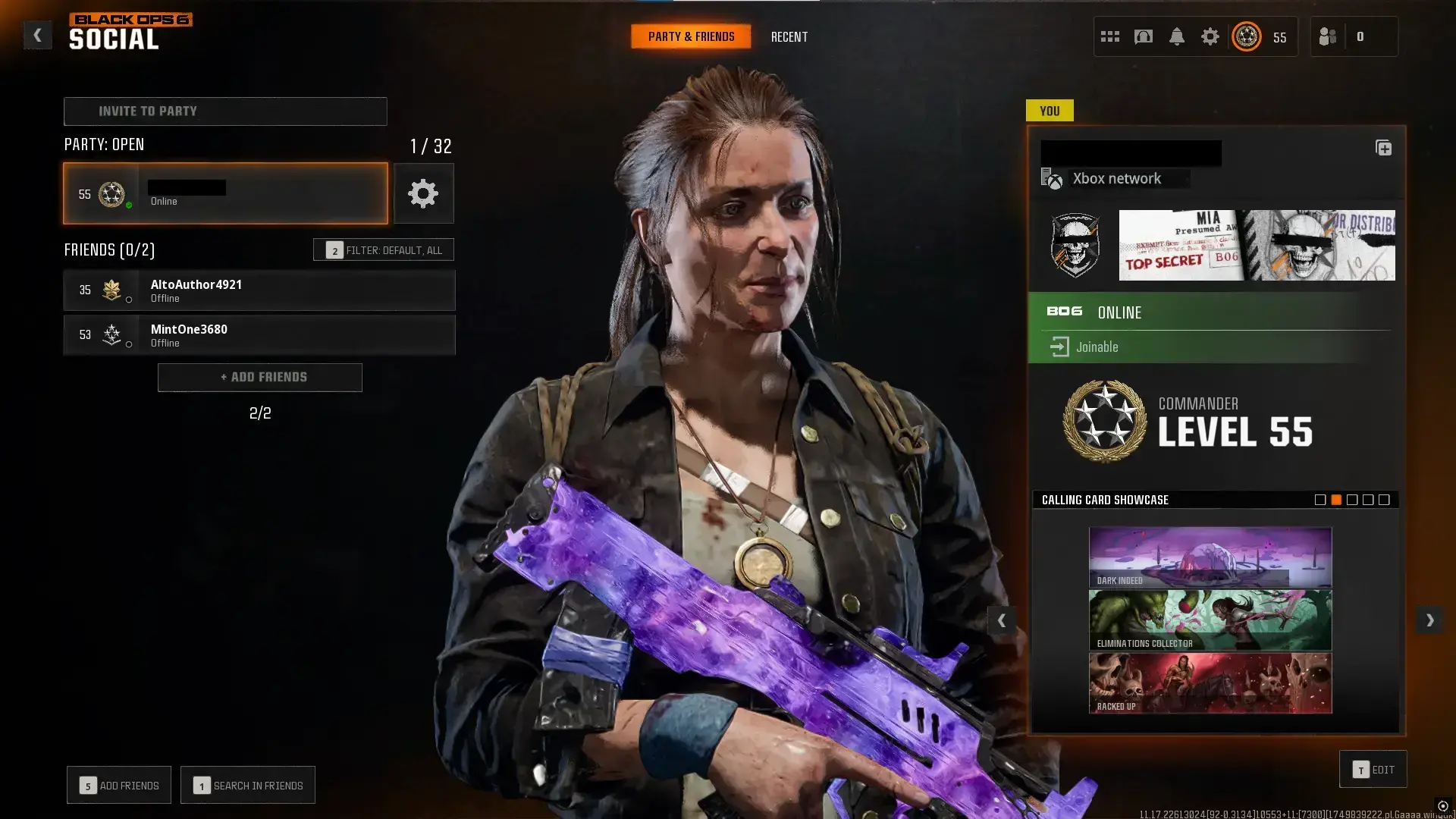
Task: Select the Eliminations Collector calling card
Action: 1210,620
